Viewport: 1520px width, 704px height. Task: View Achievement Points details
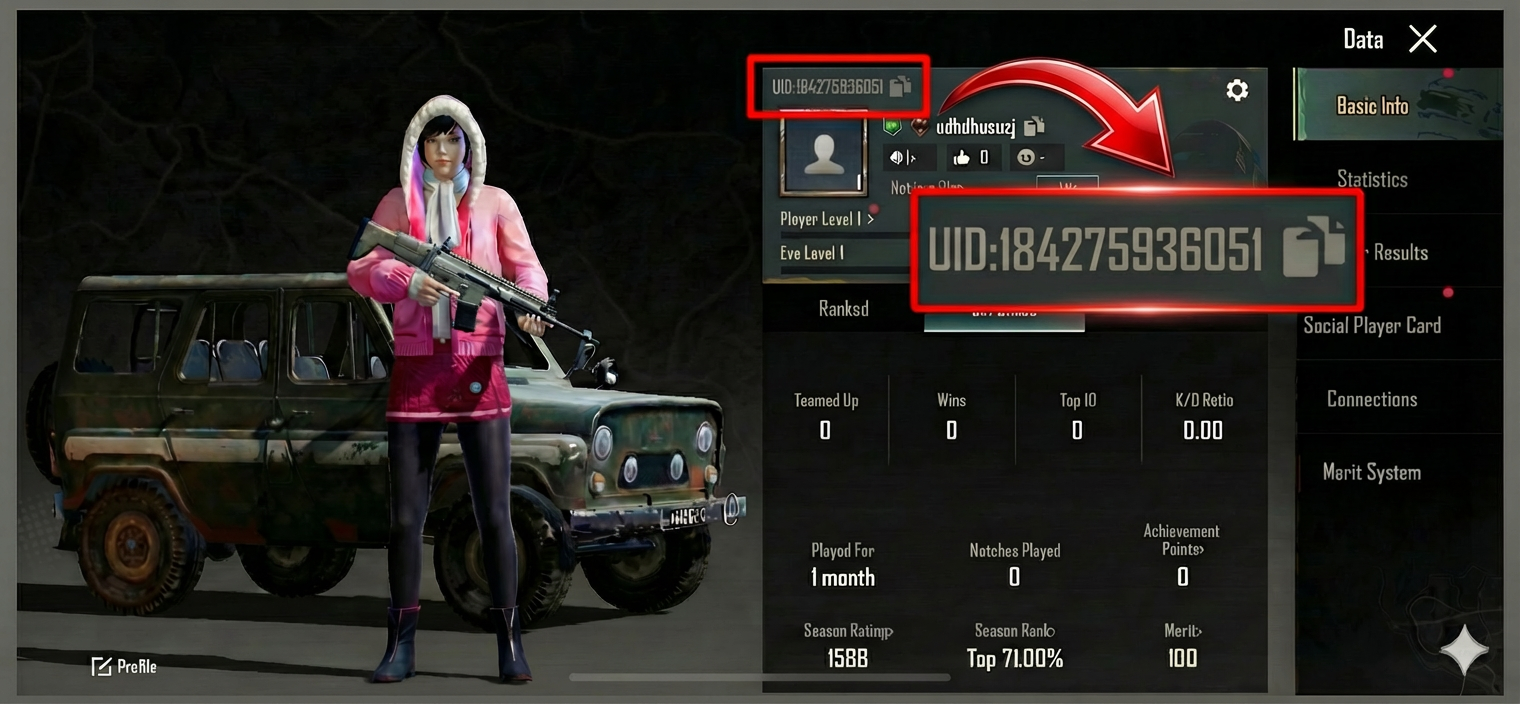1182,540
